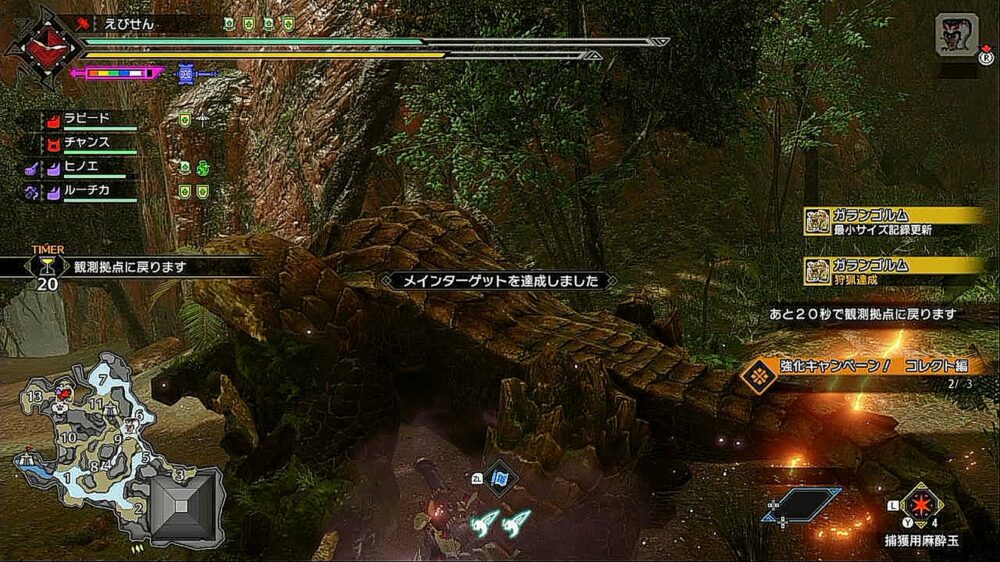Viewport: 1000px width, 562px height.
Task: Click the monster target icon
Action: (957, 35)
